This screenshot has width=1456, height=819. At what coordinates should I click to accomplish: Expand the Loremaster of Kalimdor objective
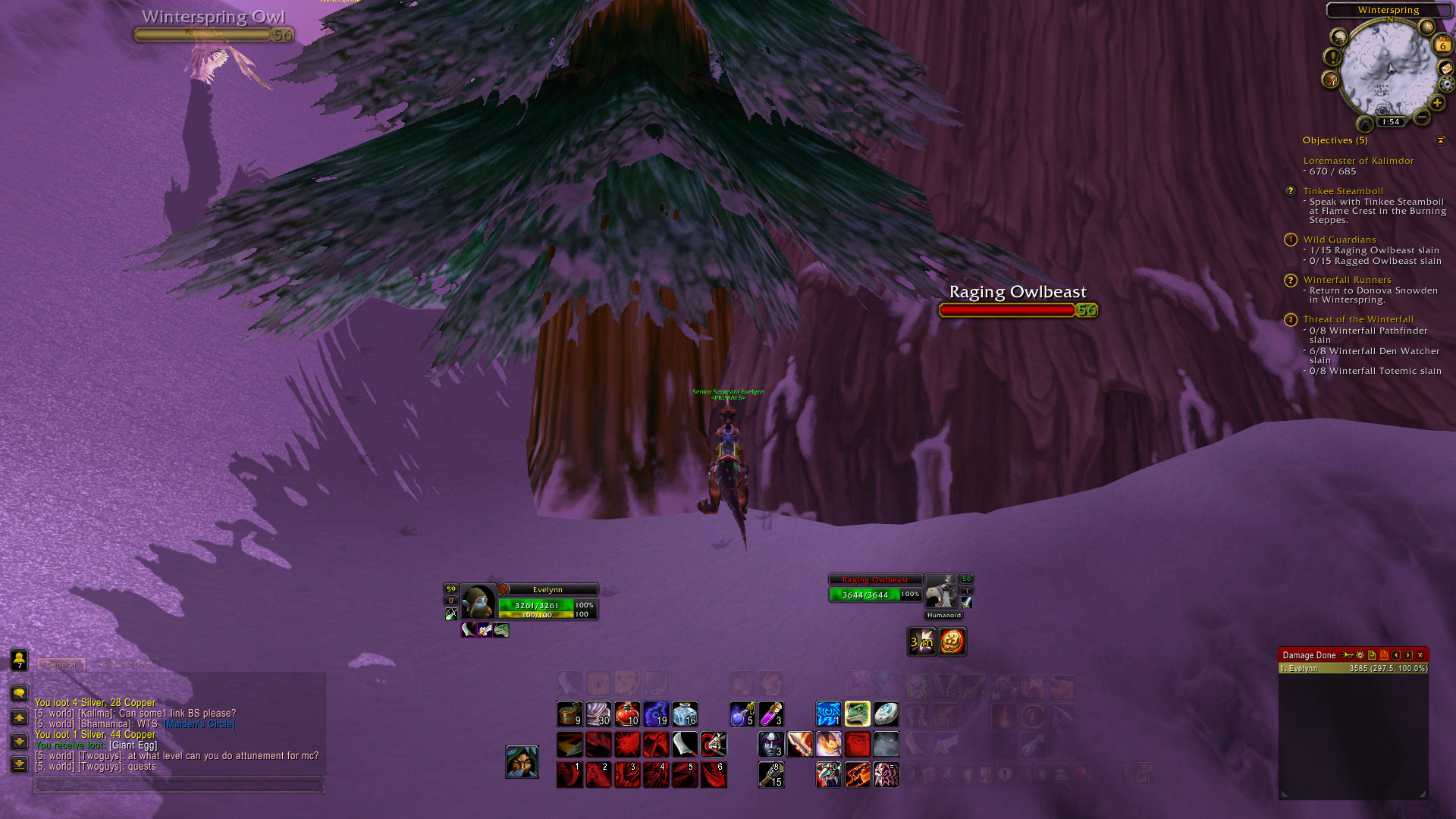coord(1357,161)
